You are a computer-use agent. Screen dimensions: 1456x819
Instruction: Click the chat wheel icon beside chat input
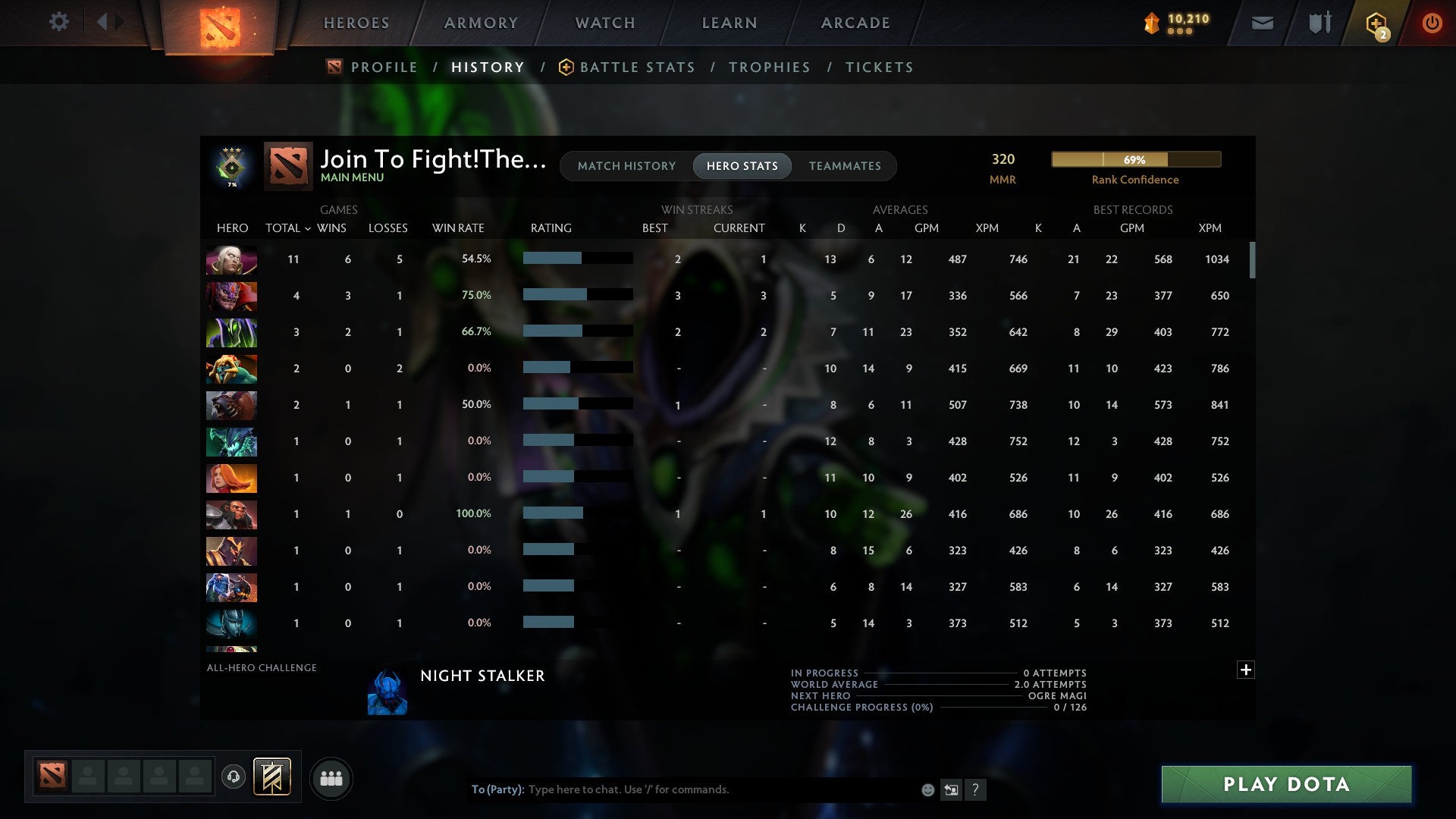(x=952, y=789)
